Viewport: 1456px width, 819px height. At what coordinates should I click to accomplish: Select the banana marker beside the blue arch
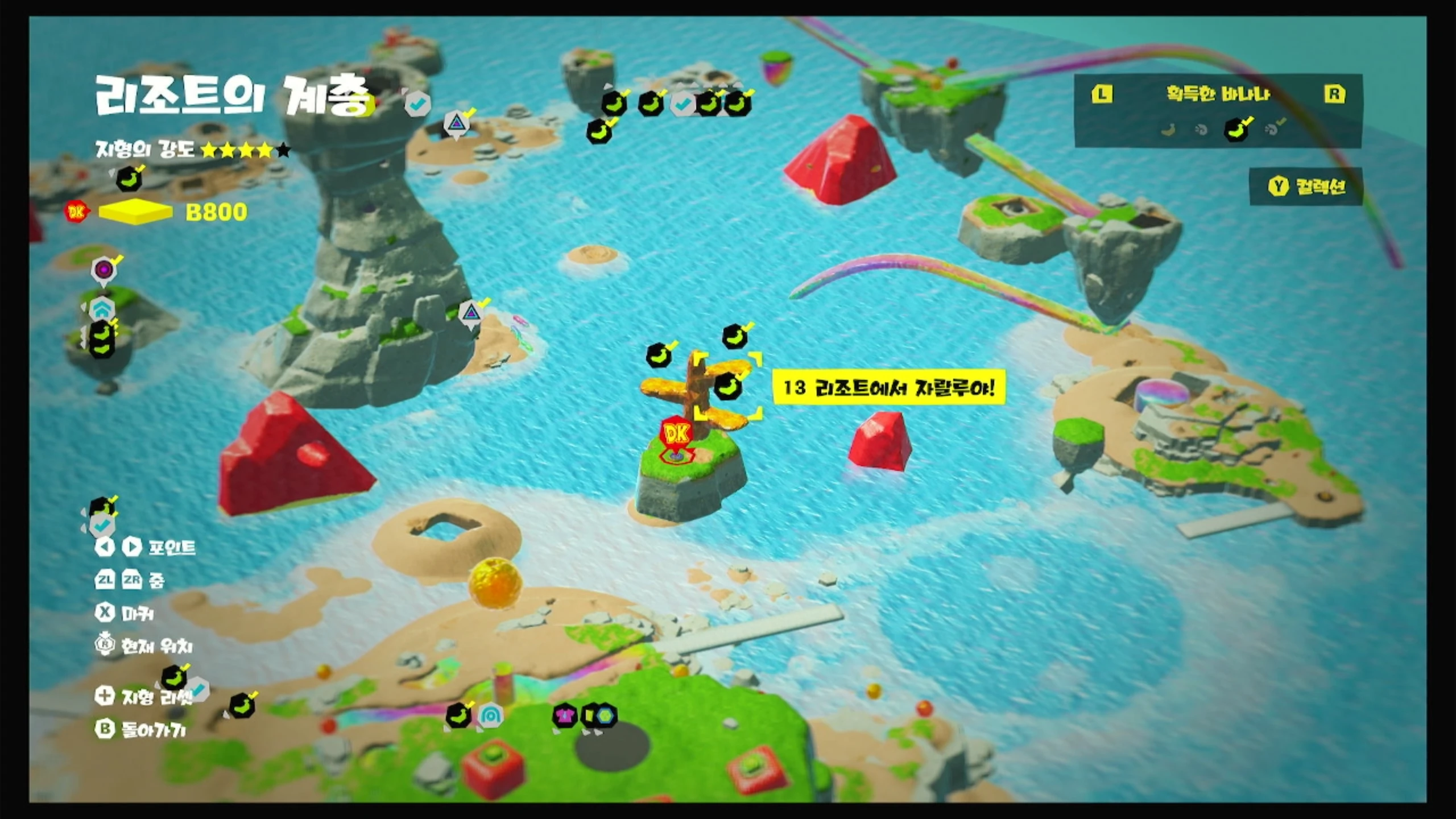pos(458,715)
